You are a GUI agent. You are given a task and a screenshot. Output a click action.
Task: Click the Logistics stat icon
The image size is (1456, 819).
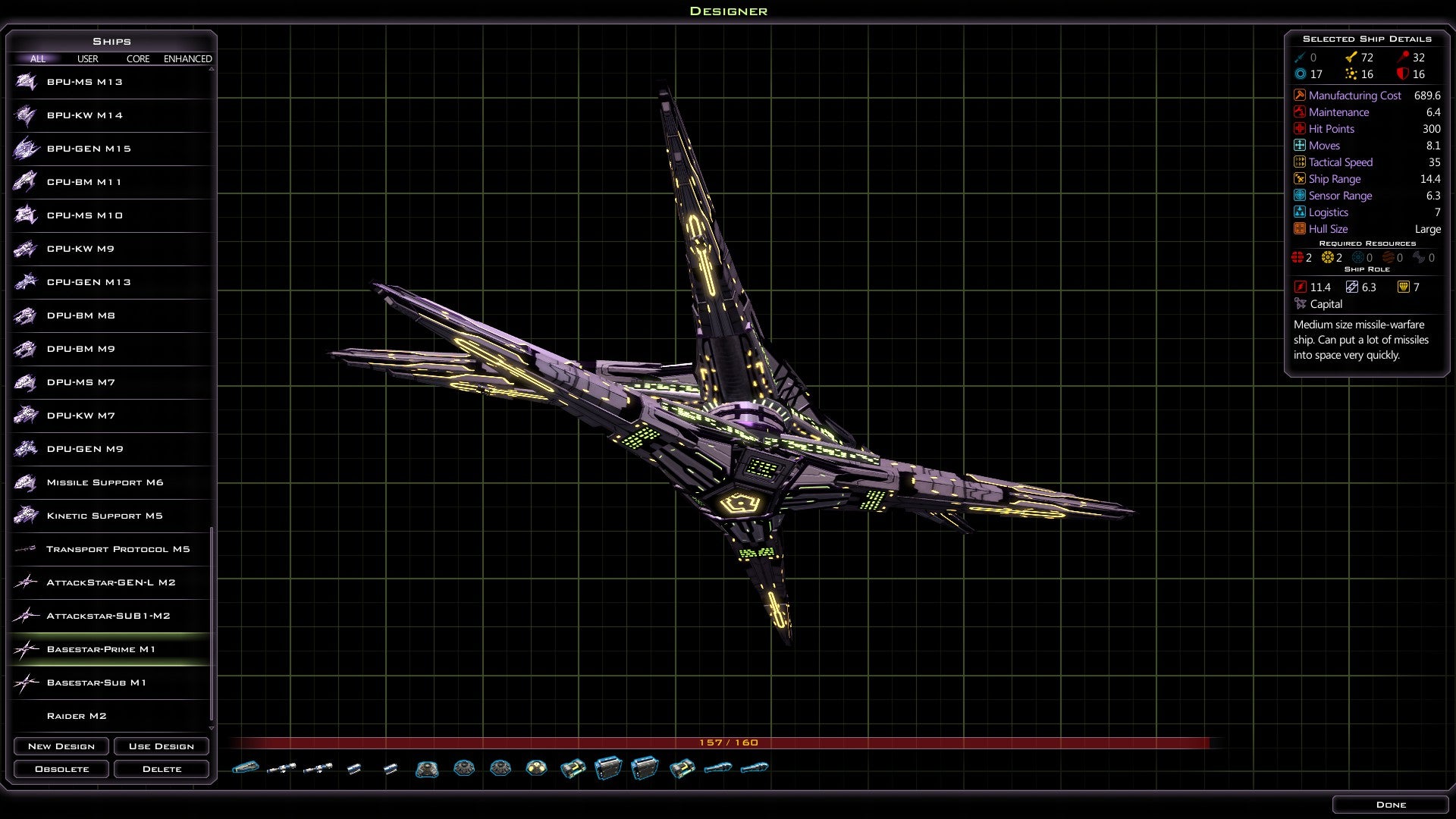(x=1299, y=212)
